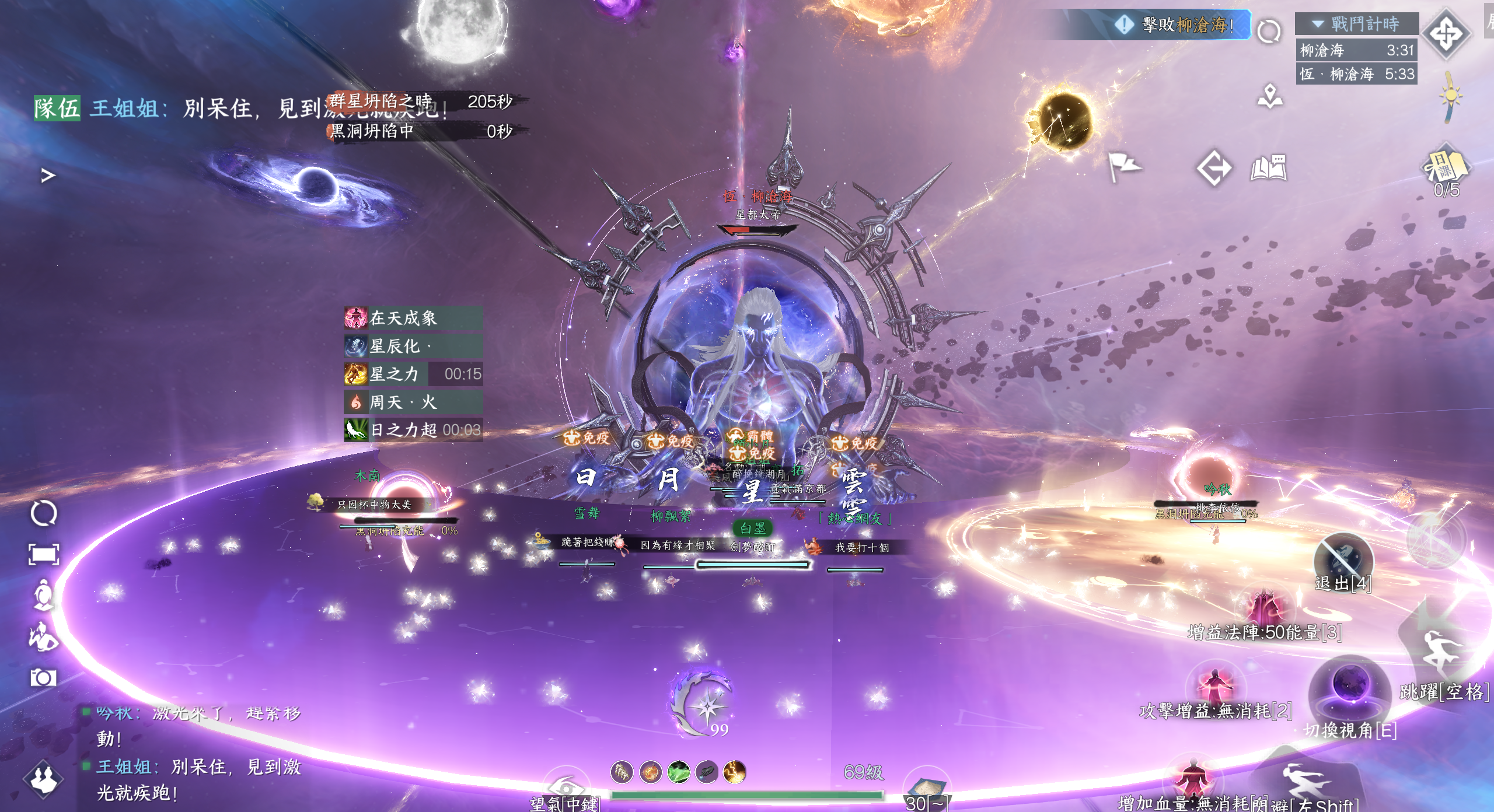
Task: Open the camera screenshot icon
Action: tap(43, 677)
